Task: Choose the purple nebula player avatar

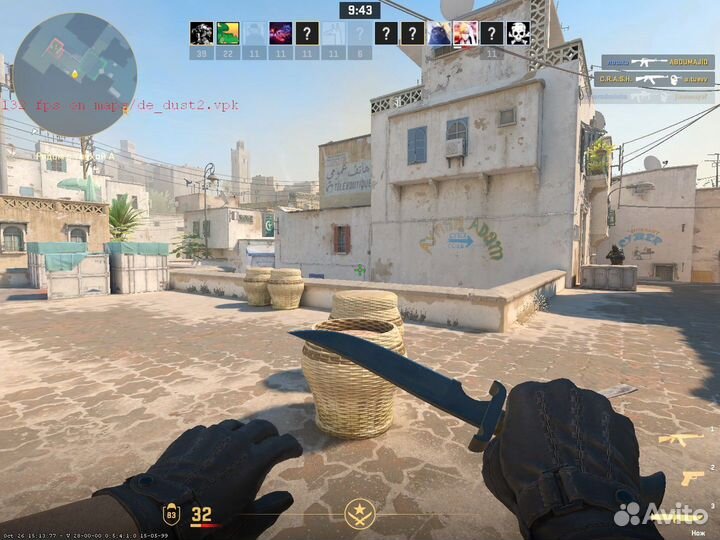Action: [281, 33]
